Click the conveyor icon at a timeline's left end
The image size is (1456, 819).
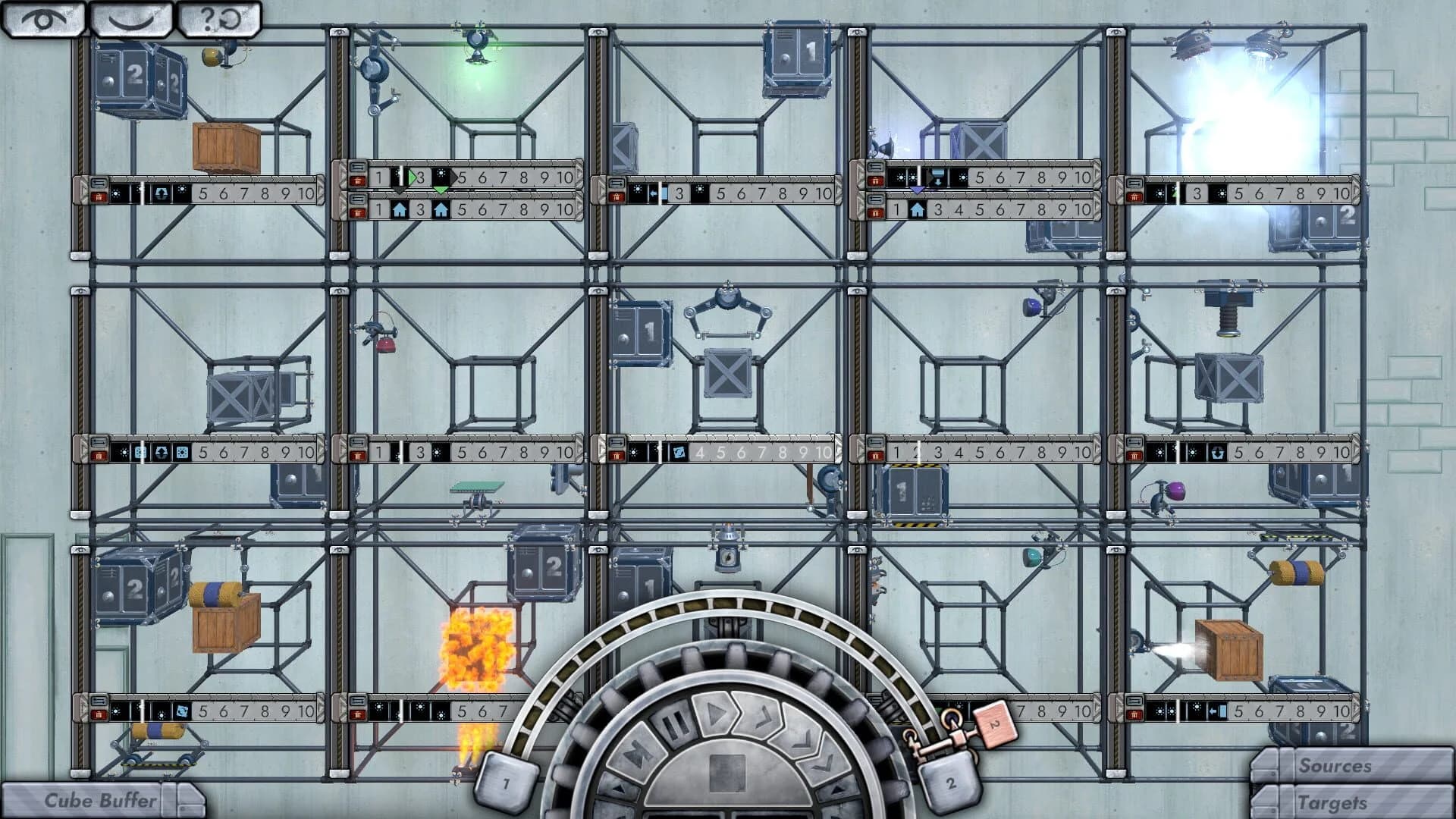(x=99, y=182)
